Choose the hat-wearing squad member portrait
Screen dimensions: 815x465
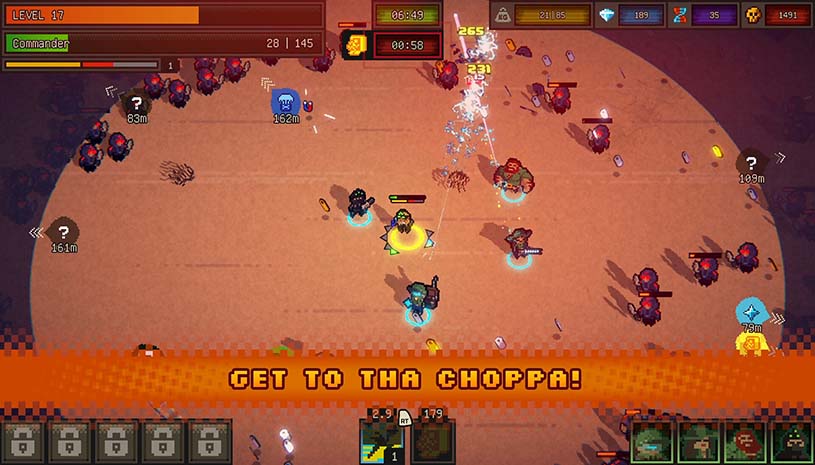point(698,442)
